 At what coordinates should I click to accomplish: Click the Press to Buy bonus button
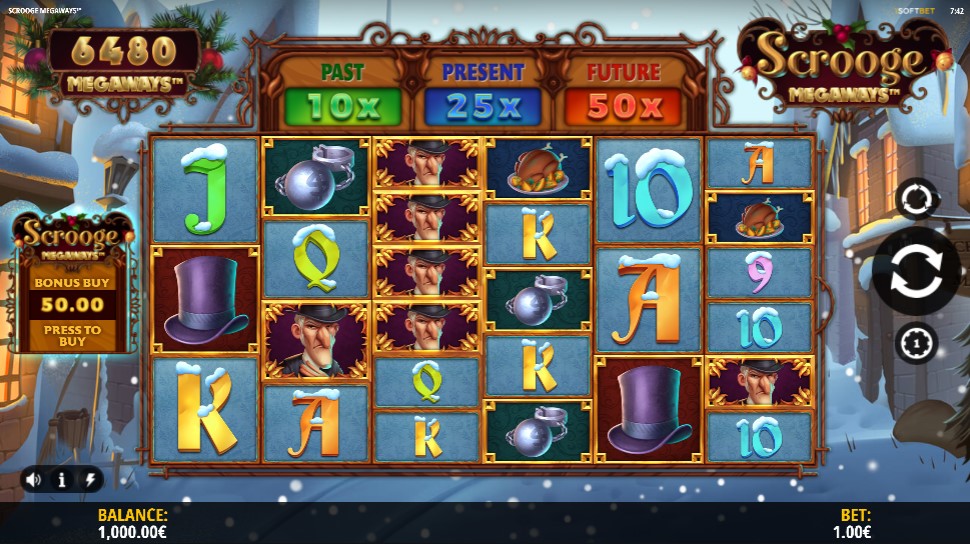tap(72, 336)
